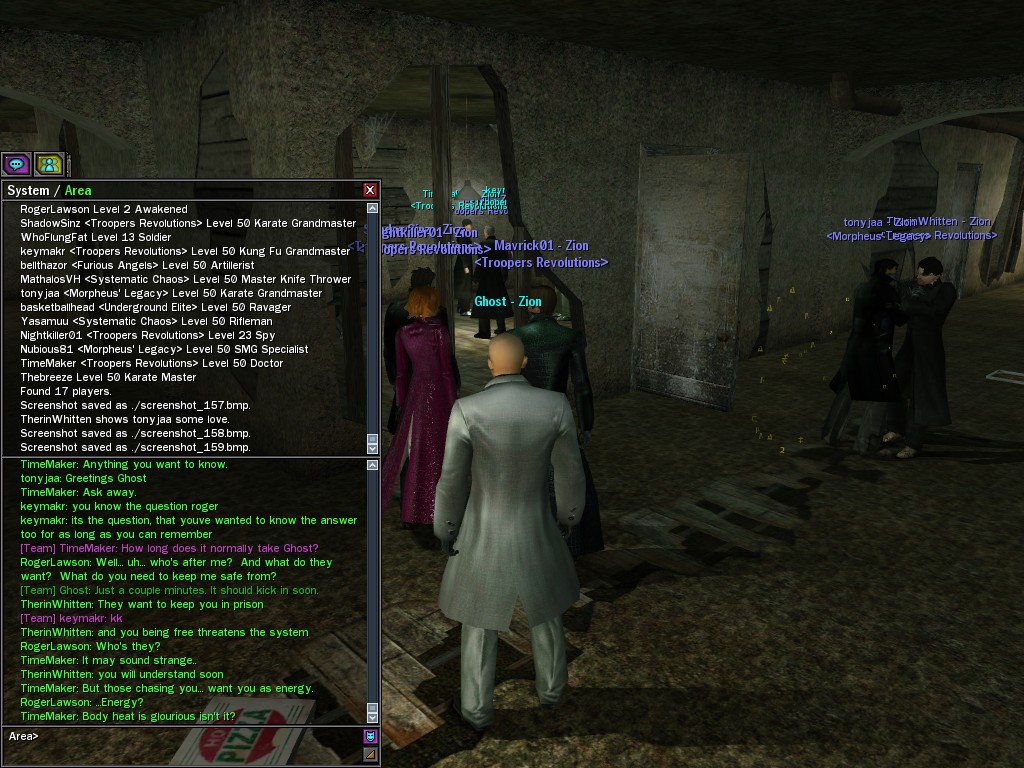
Task: Switch to the System chat tab
Action: click(28, 191)
